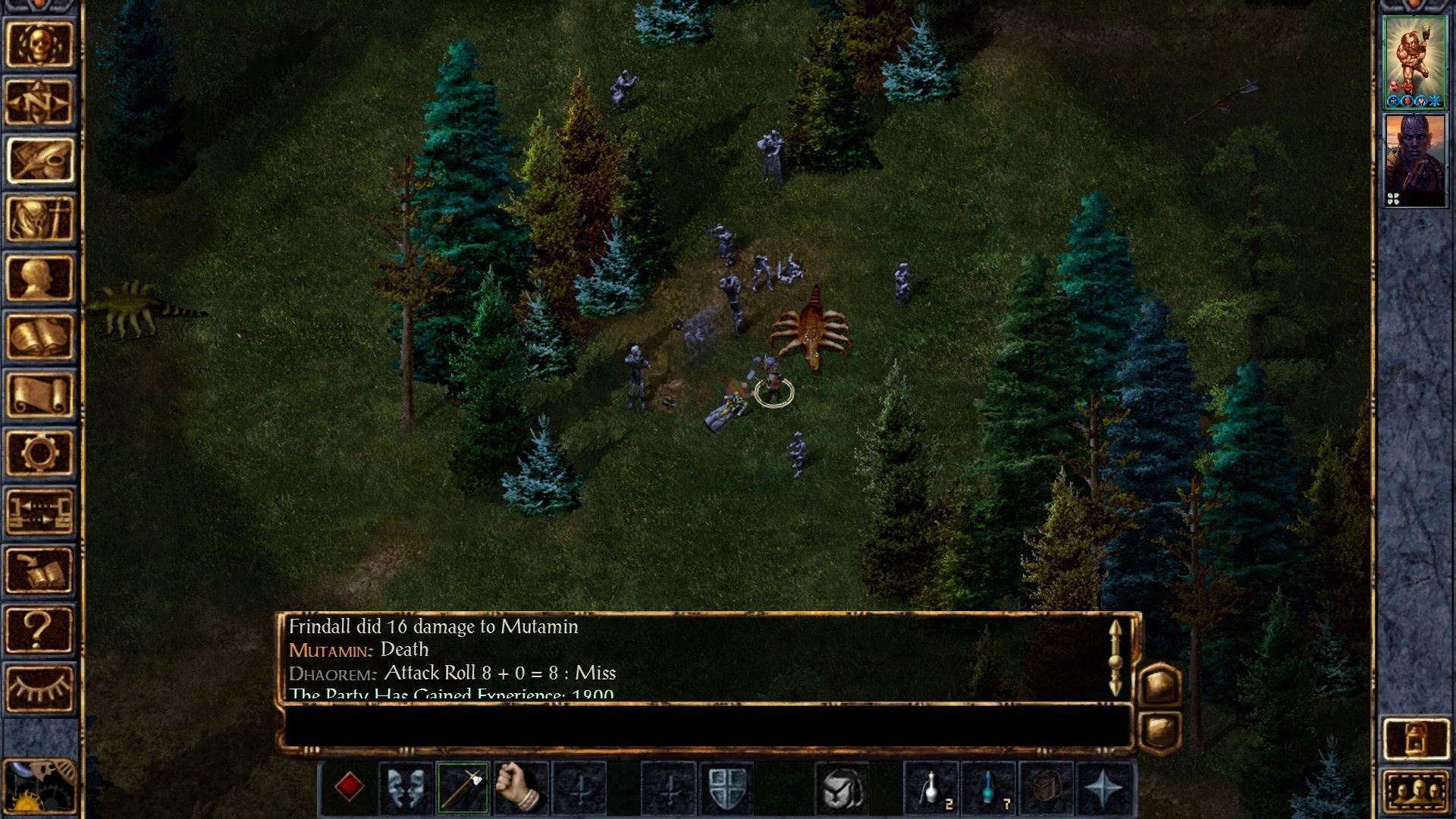1456x819 pixels.
Task: Click the dwarf character portrait
Action: click(x=1415, y=61)
